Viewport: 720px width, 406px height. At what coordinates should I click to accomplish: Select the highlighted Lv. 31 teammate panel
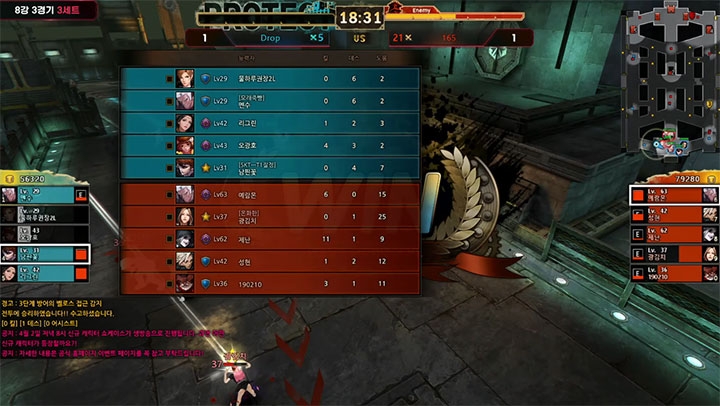45,254
